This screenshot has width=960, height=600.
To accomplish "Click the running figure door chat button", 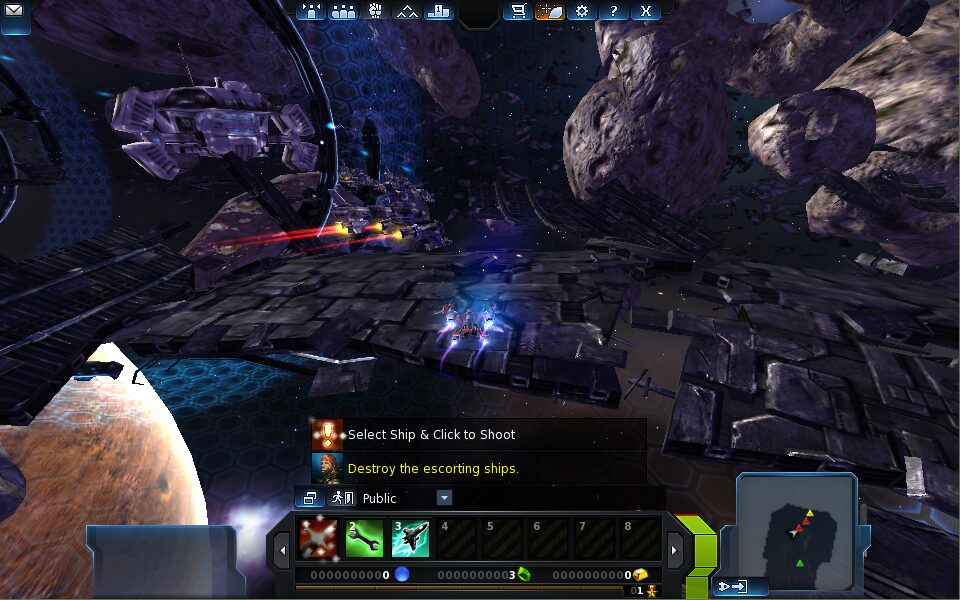I will click(x=342, y=498).
